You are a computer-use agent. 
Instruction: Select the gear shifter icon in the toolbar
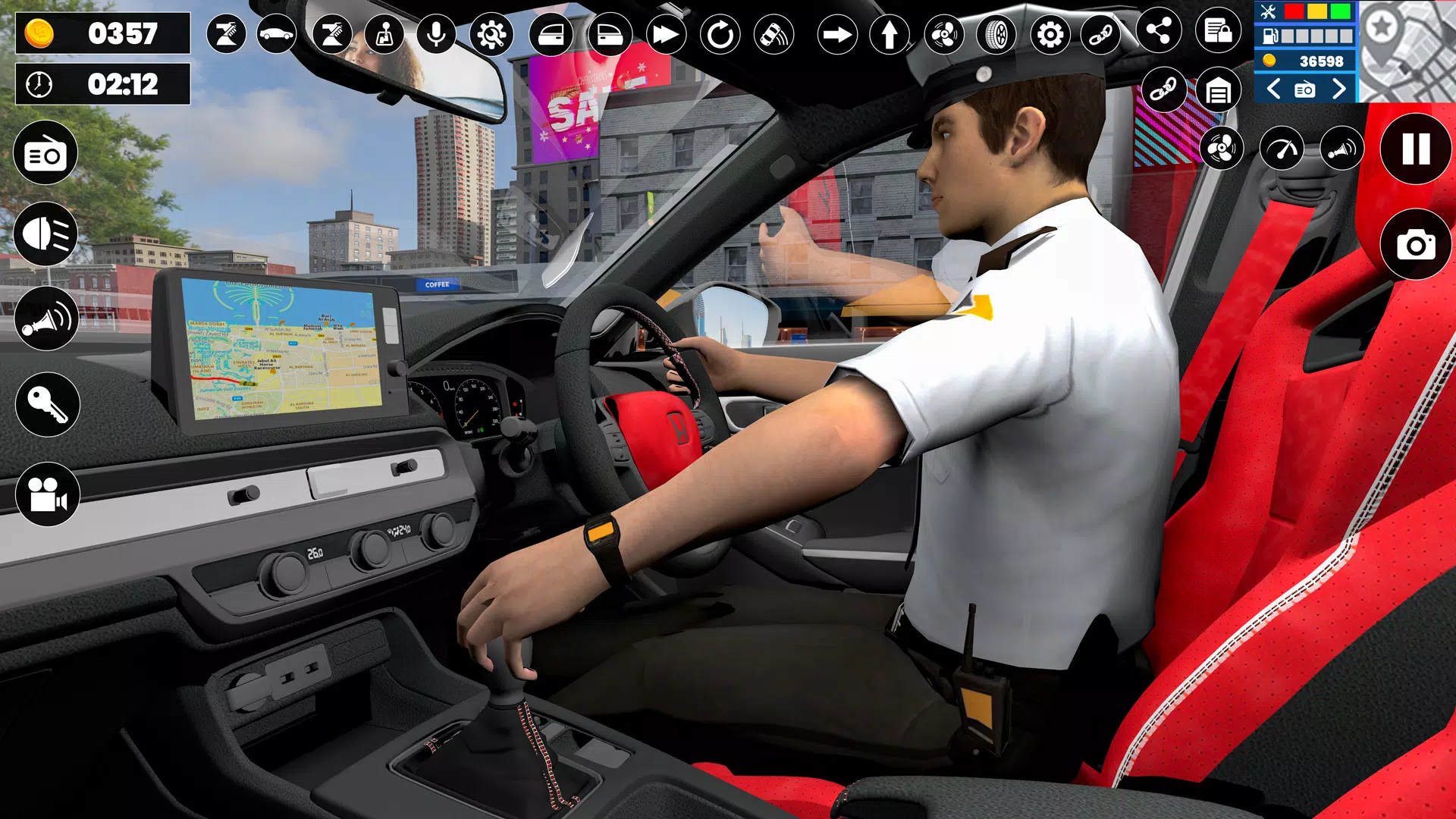(x=384, y=34)
